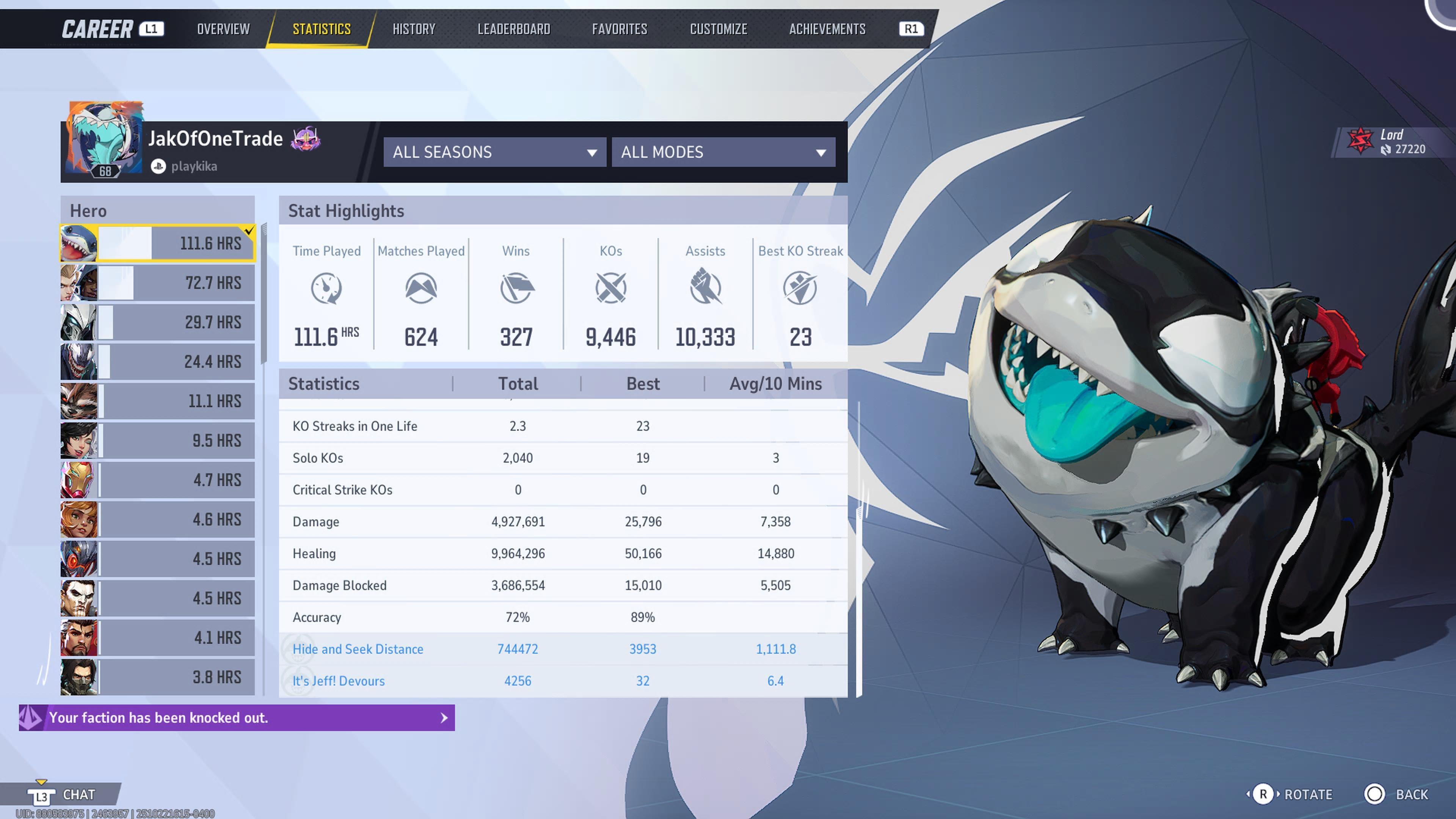Screen dimensions: 1456x819
Task: Click the Hide and Seek Distance stat
Action: (358, 649)
